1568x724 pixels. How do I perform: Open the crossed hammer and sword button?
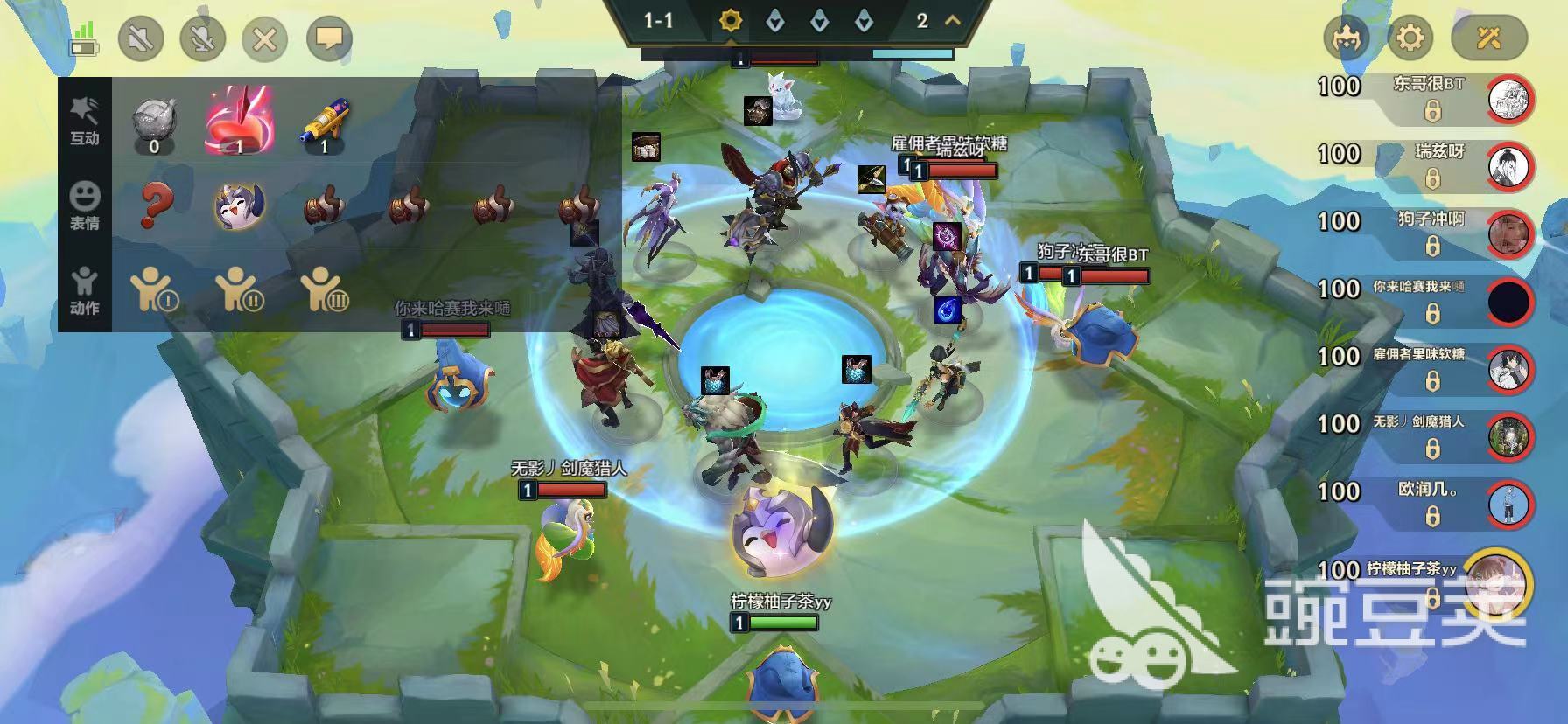coord(1488,38)
